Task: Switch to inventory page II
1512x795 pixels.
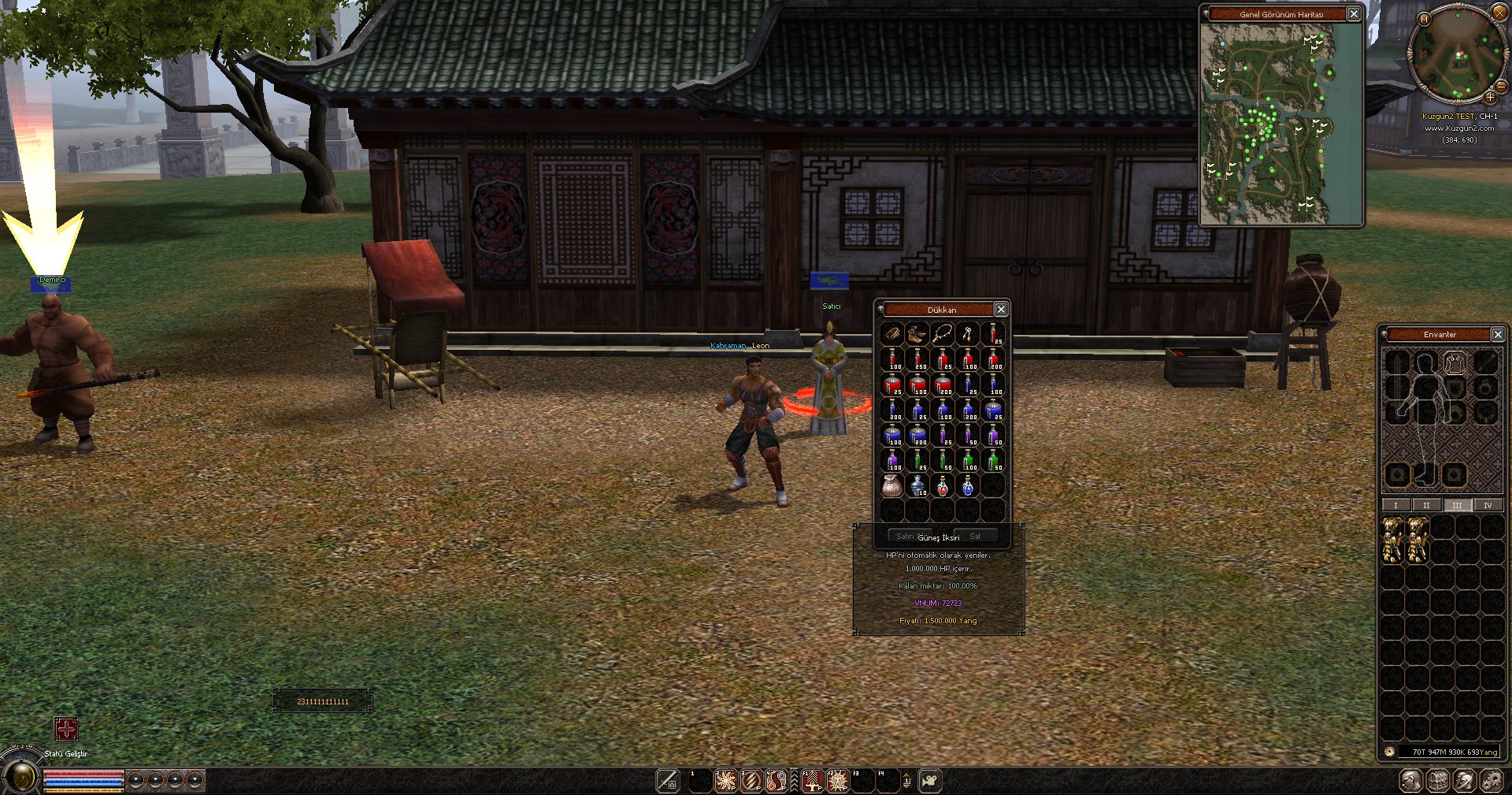Action: click(x=1426, y=505)
